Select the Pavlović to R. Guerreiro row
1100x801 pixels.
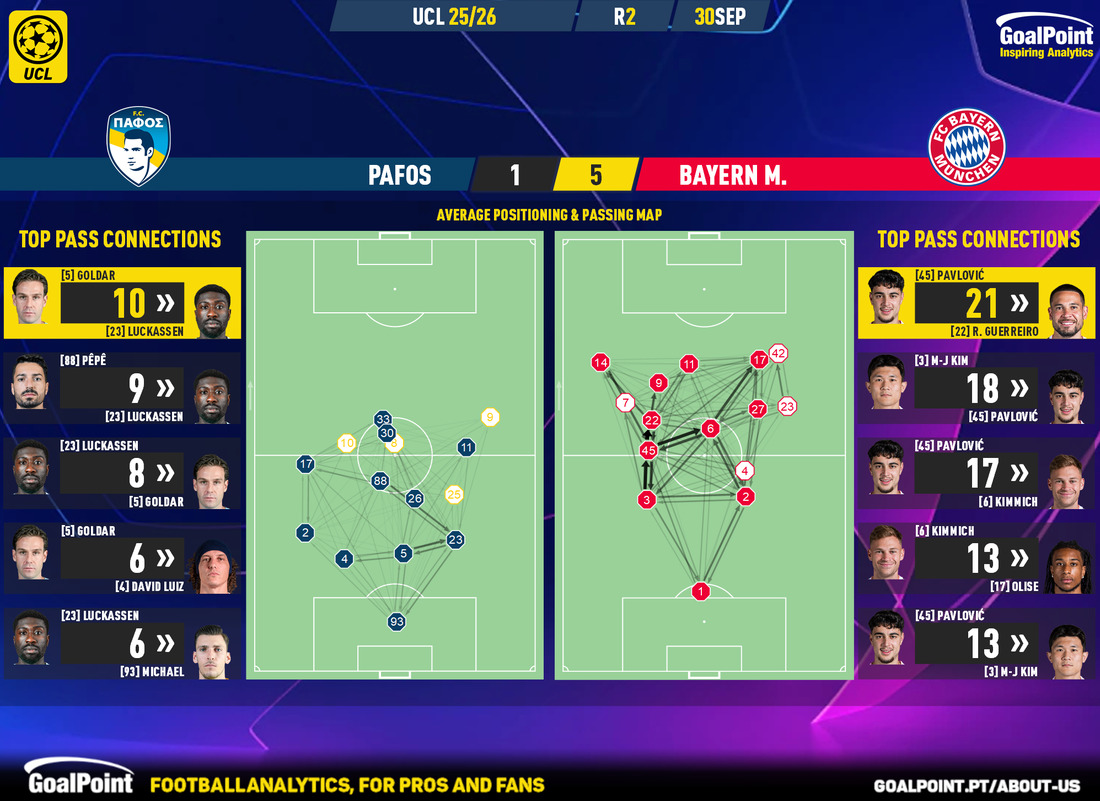[x=977, y=303]
